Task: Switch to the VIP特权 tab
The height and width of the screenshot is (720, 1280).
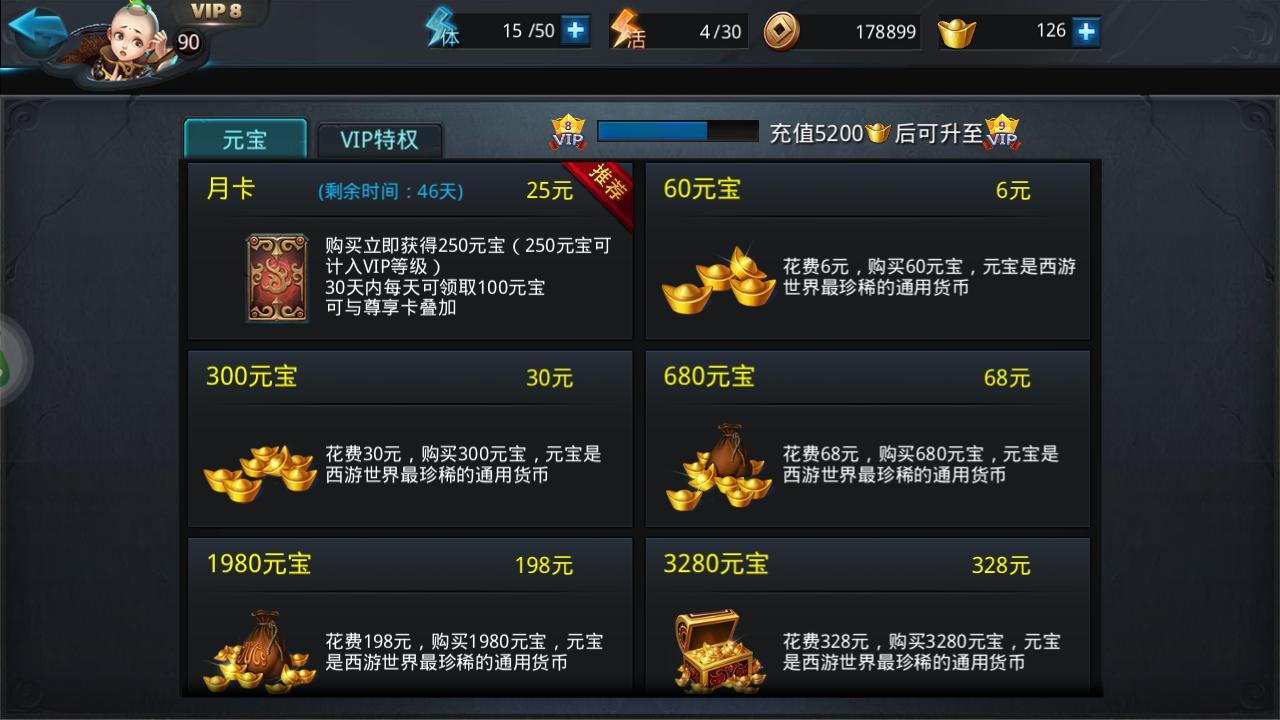Action: click(379, 138)
